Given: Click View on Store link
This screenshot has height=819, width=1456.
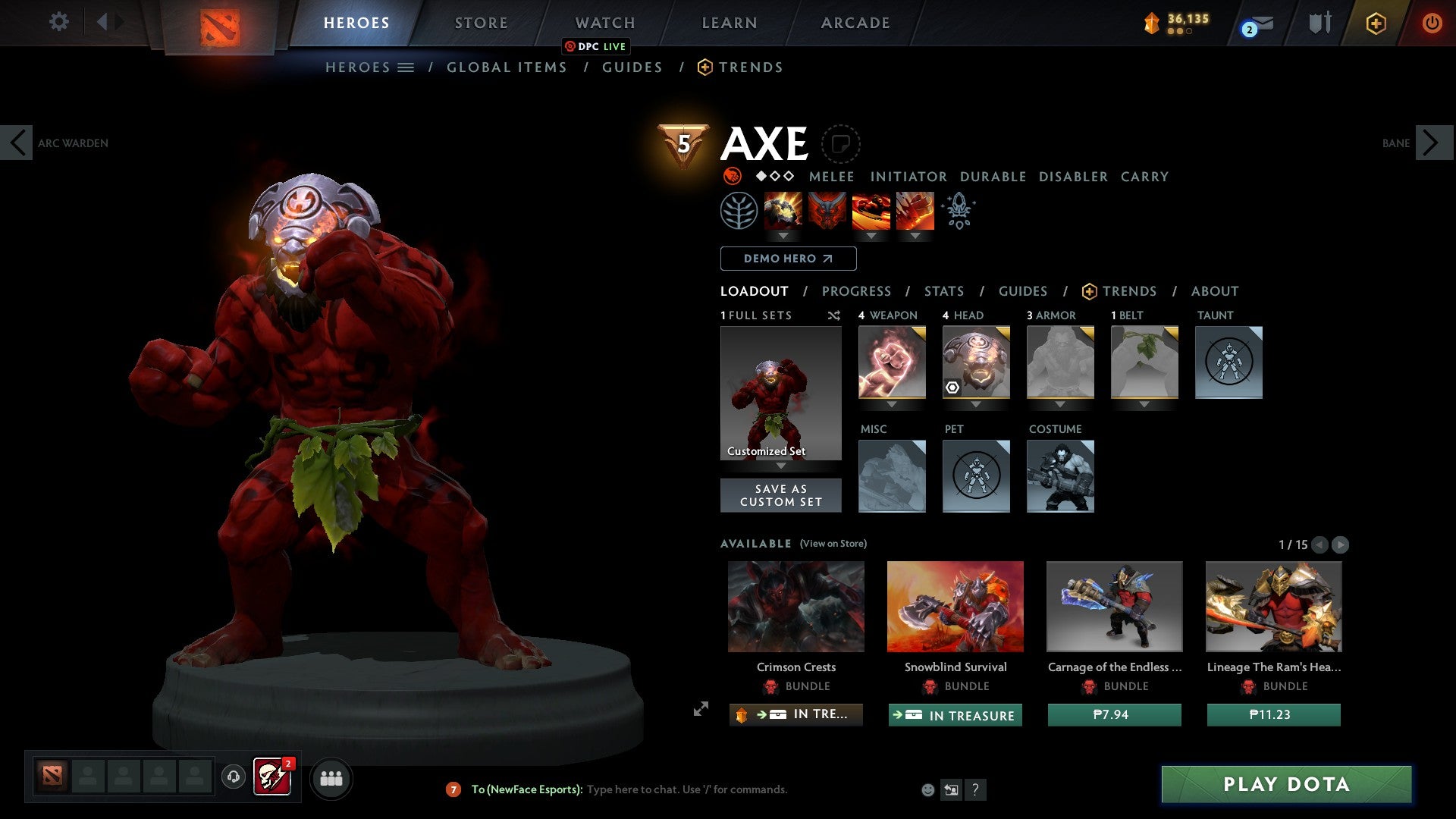Looking at the screenshot, I should pos(832,544).
